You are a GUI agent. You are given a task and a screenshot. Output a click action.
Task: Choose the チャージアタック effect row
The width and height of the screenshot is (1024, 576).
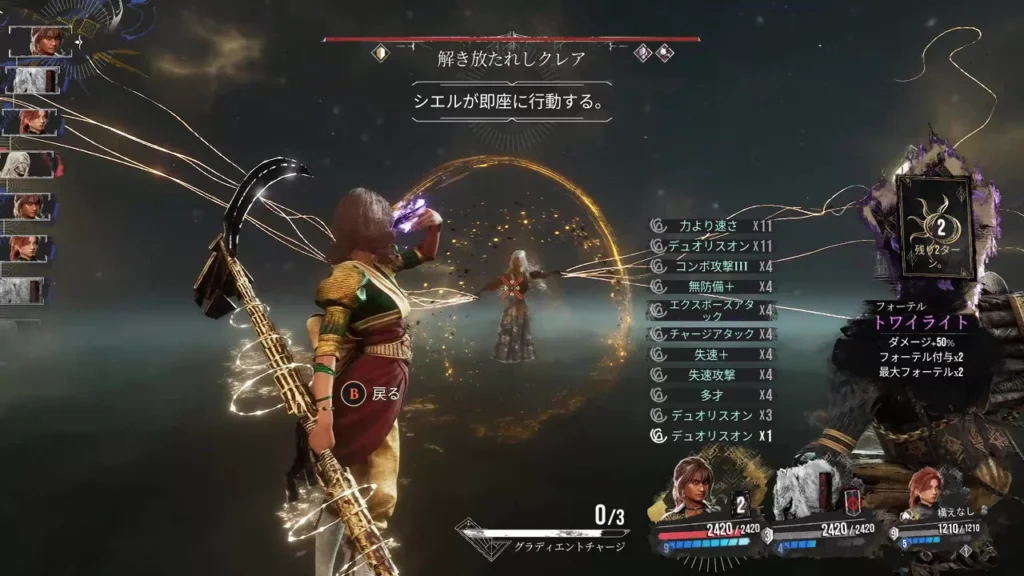(x=711, y=334)
